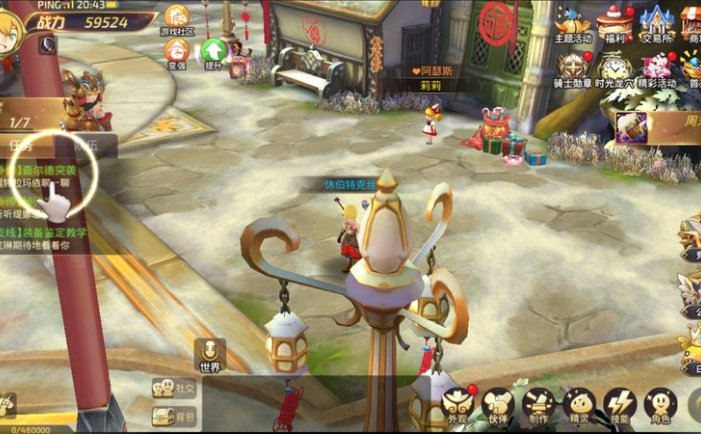Open the 福利 cake rewards icon

[615, 22]
